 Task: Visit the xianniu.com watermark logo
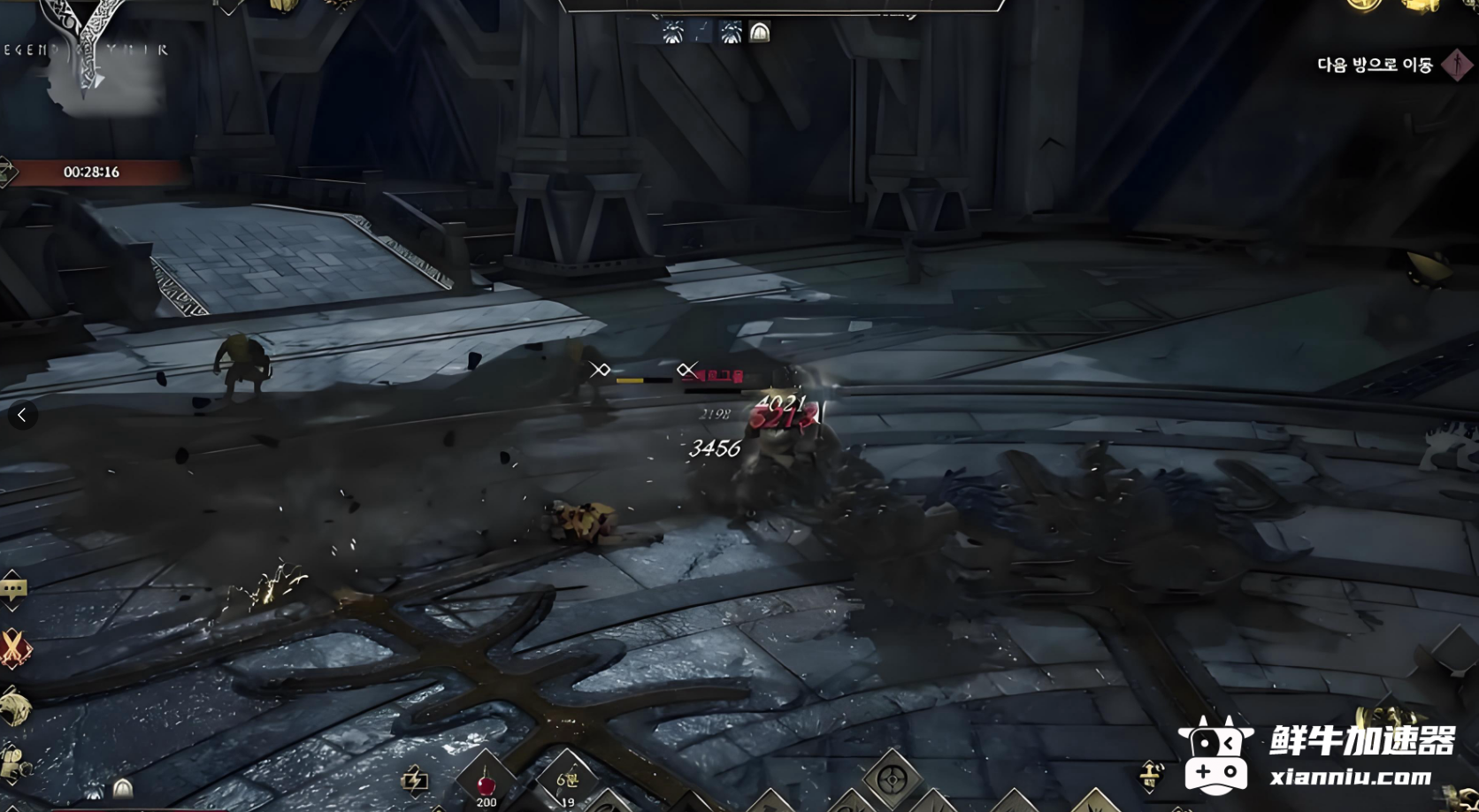click(x=1318, y=755)
